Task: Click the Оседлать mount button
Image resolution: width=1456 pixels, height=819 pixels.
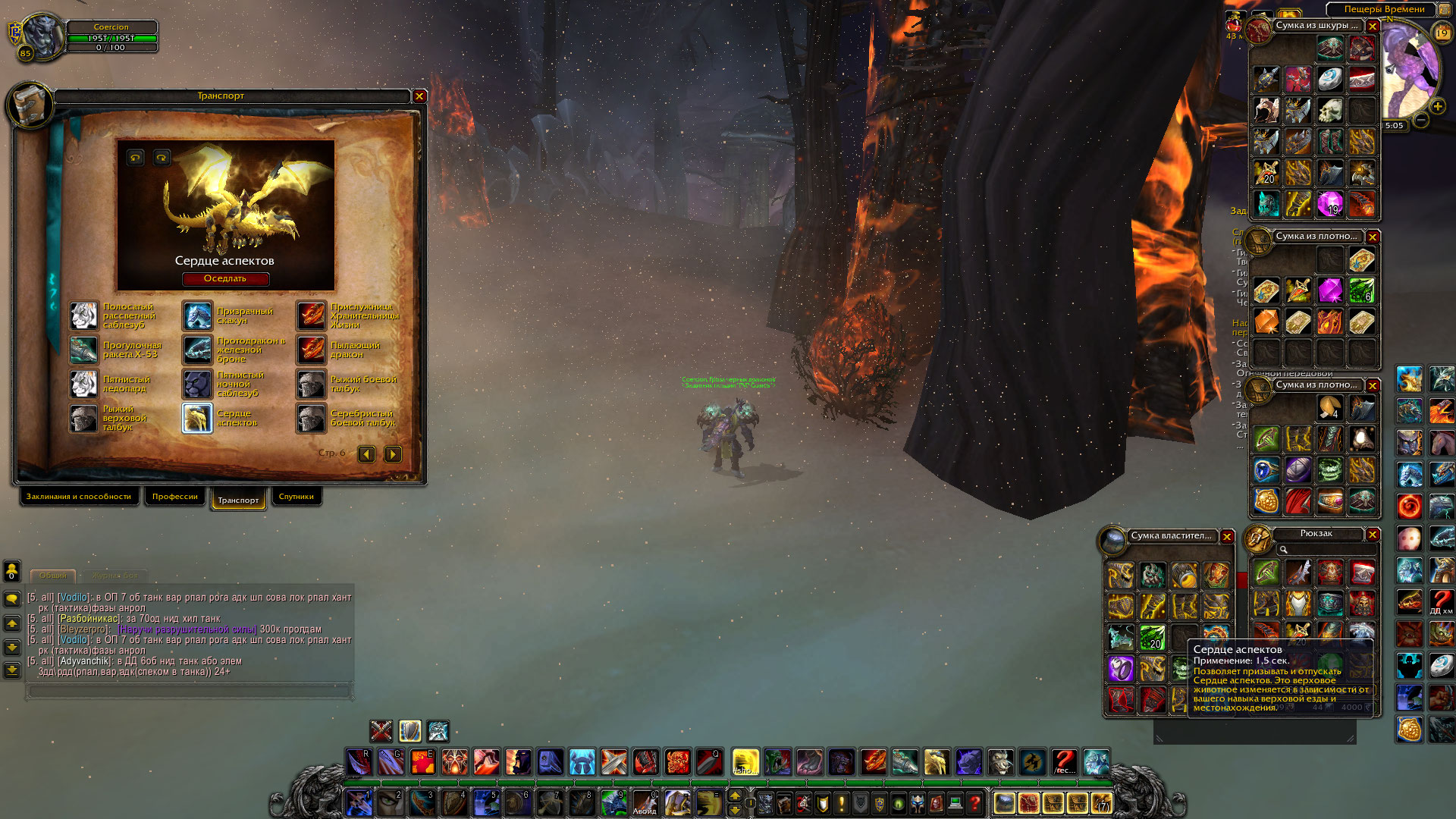Action: (225, 279)
